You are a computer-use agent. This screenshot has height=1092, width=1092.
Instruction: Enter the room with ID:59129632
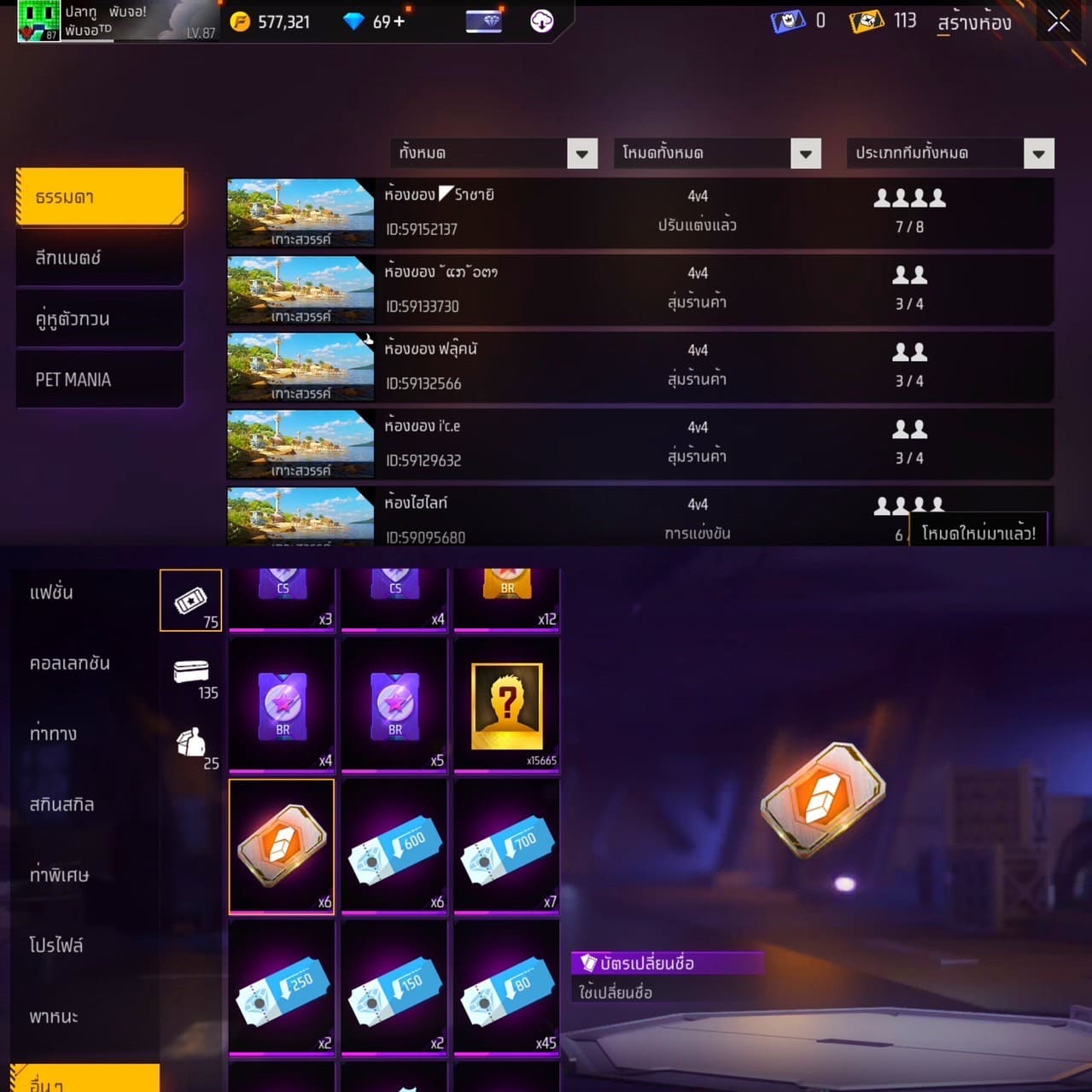(639, 444)
